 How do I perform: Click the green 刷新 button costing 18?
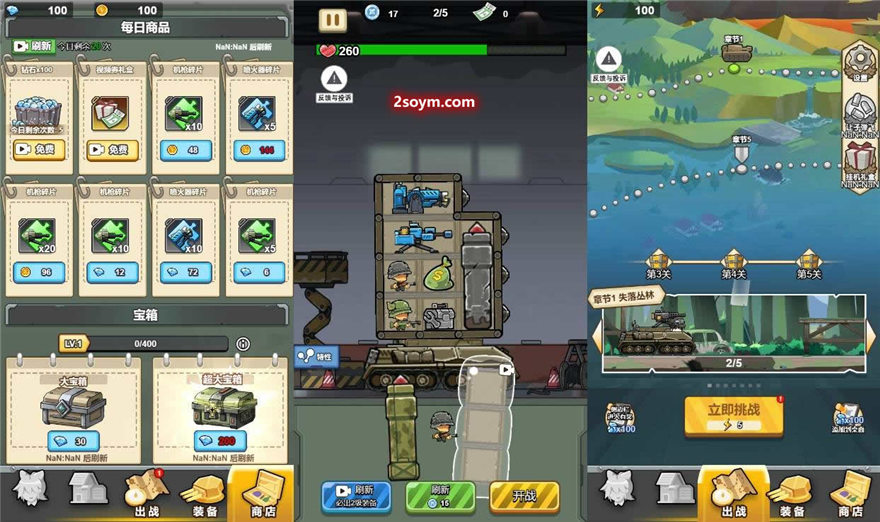[440, 495]
